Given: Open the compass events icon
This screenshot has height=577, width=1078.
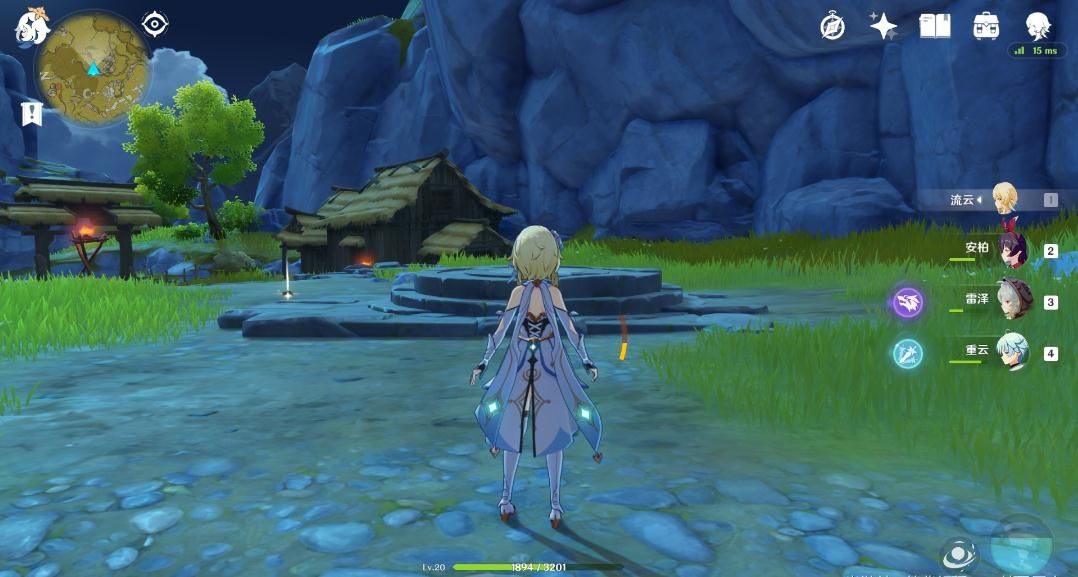Looking at the screenshot, I should pos(832,27).
